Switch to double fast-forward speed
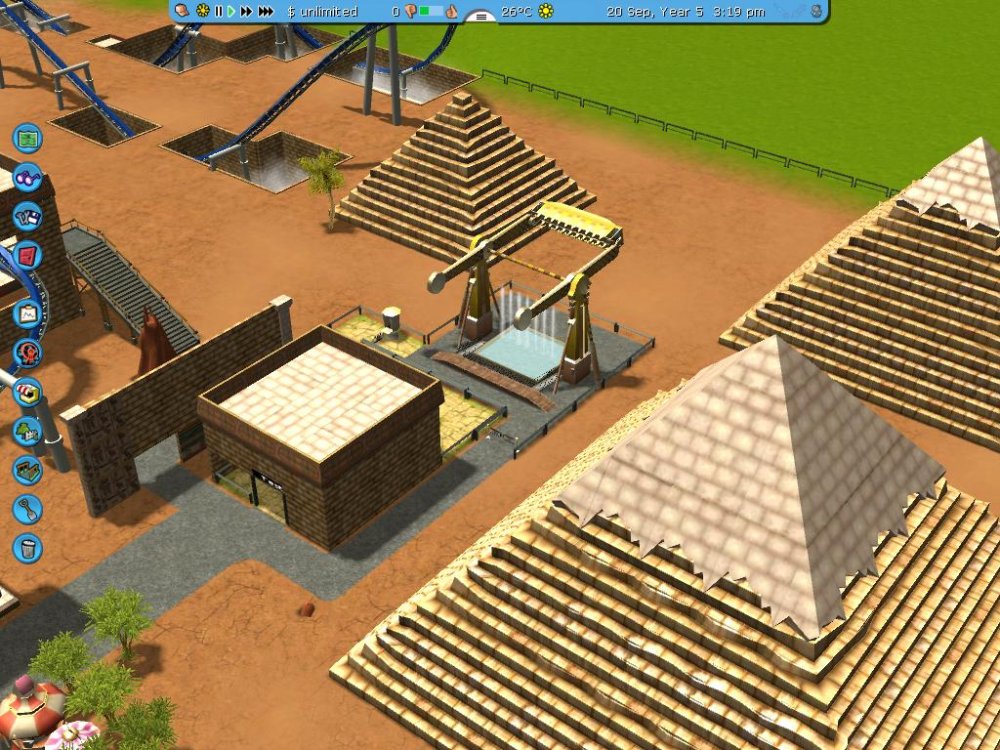1000x750 pixels. point(246,12)
